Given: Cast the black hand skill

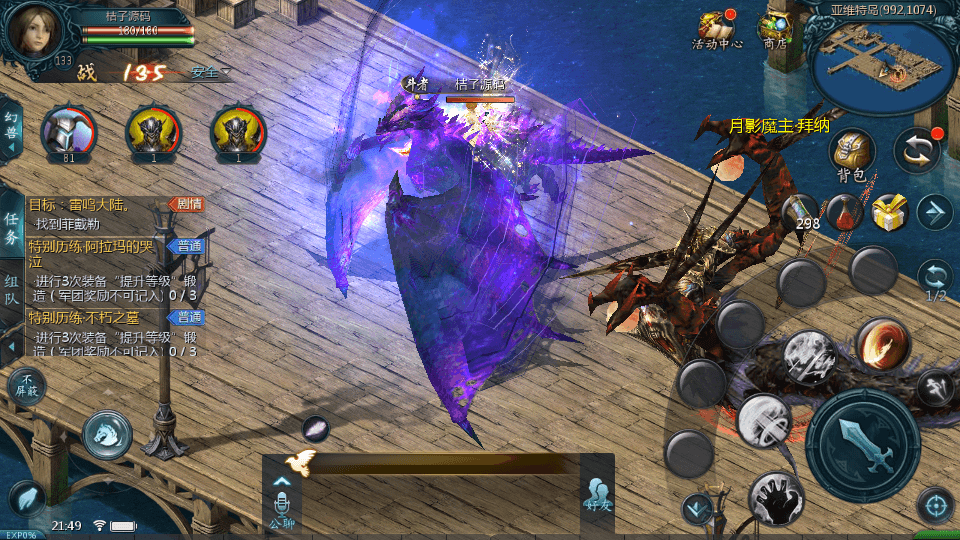Looking at the screenshot, I should click(x=775, y=498).
